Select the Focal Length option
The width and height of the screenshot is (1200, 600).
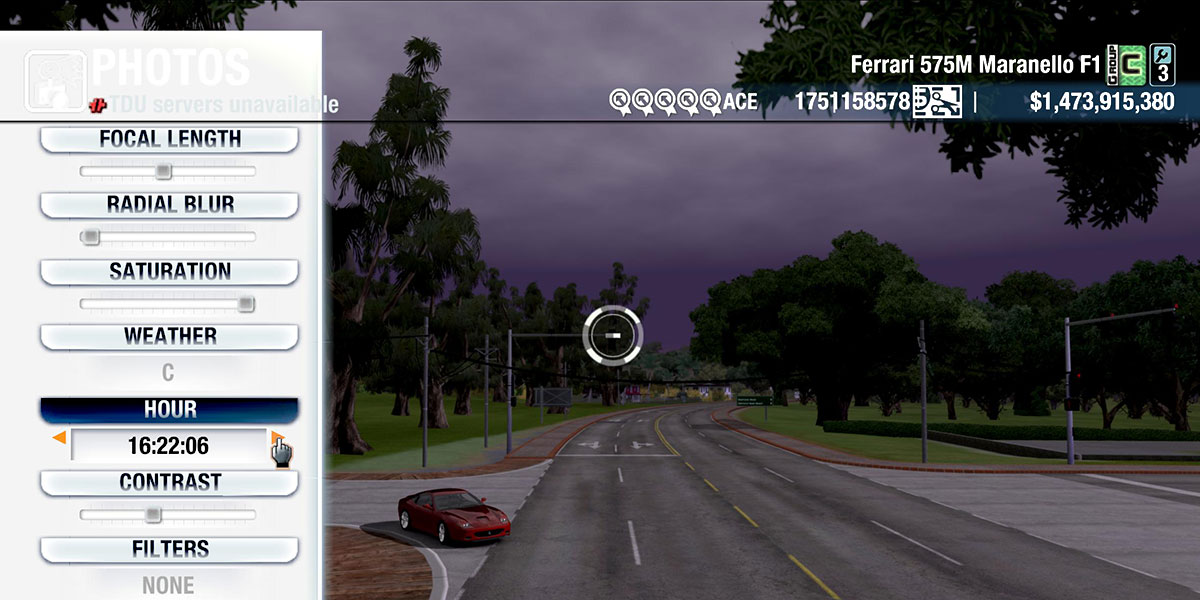[169, 140]
